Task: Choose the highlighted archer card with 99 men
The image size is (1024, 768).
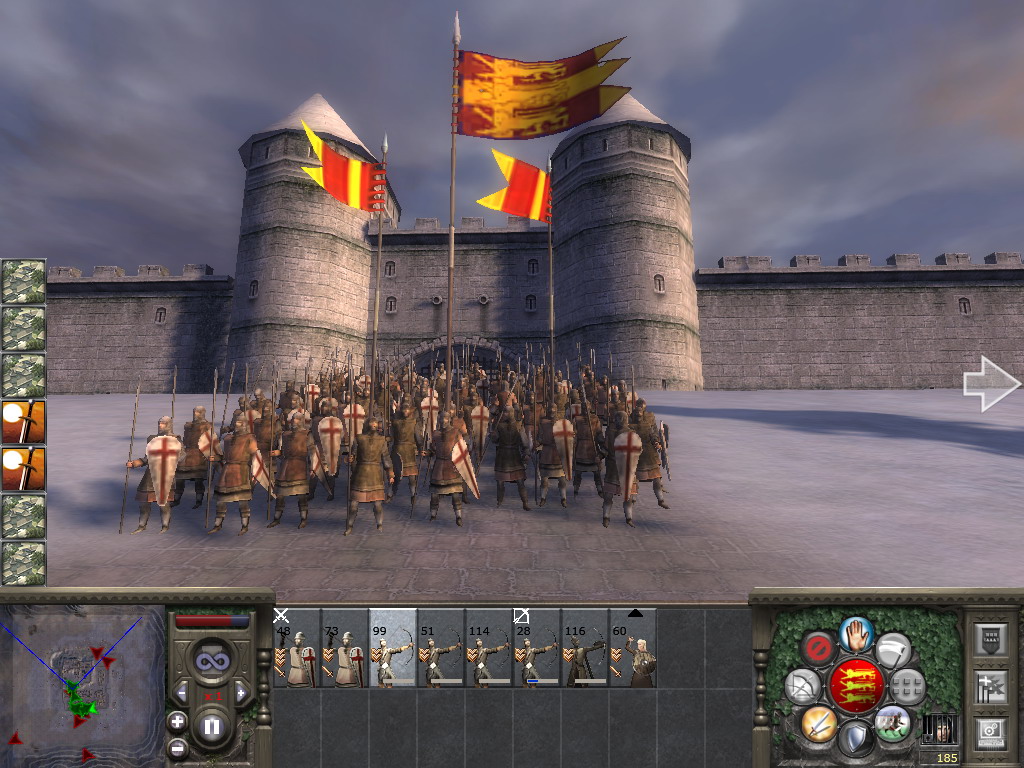Action: click(393, 649)
